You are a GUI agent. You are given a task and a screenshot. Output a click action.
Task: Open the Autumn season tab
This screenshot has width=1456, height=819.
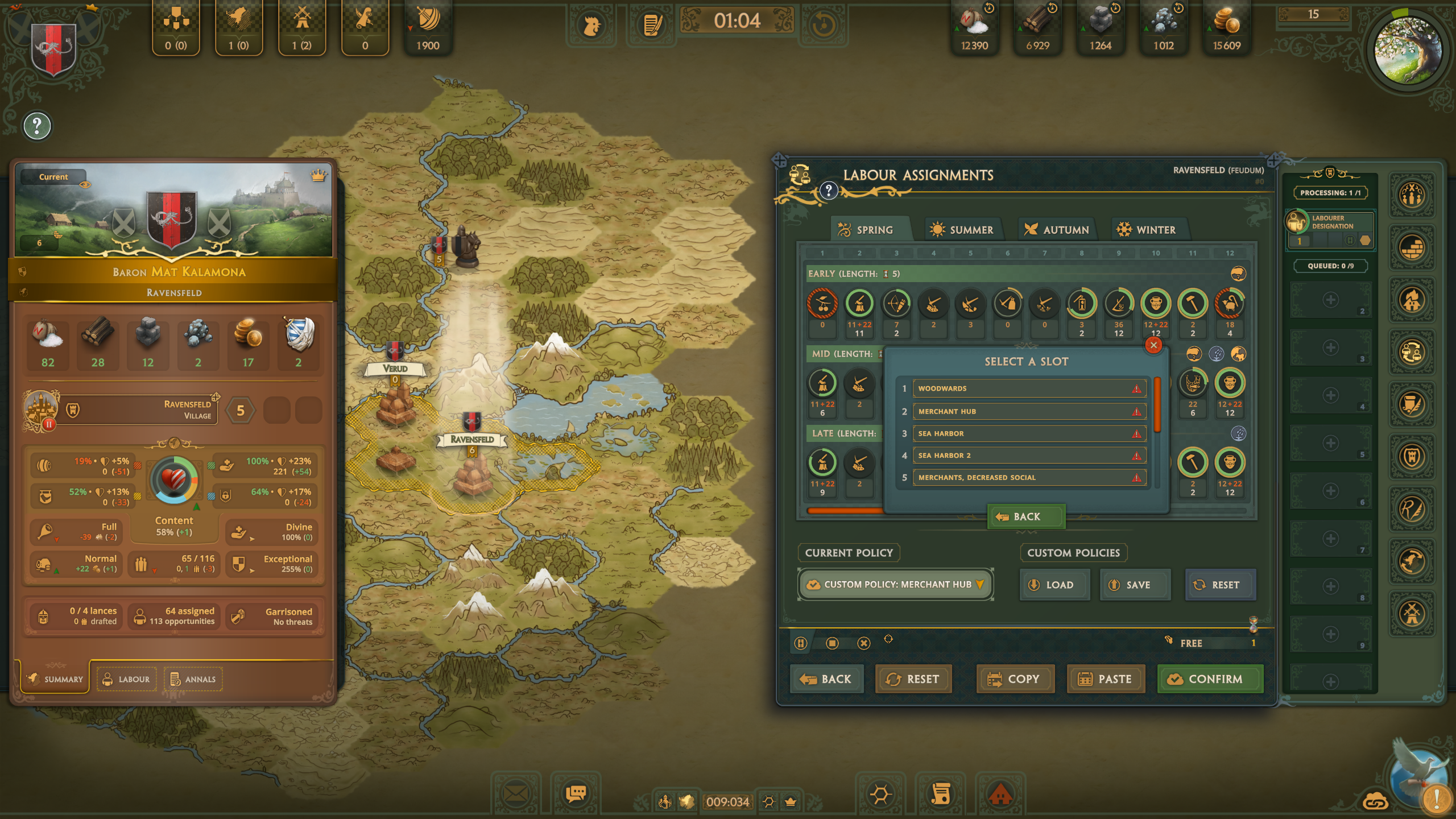[1056, 230]
